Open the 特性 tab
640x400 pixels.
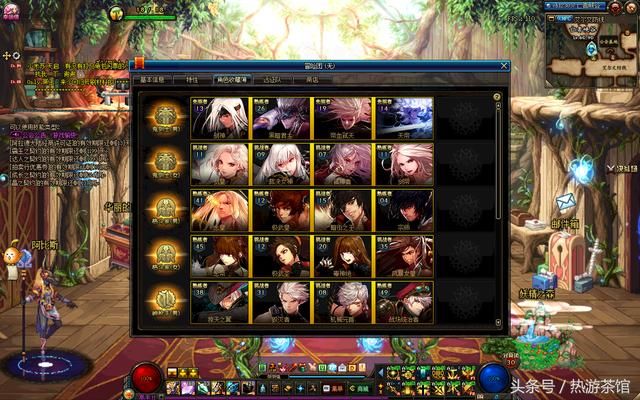pyautogui.click(x=192, y=78)
